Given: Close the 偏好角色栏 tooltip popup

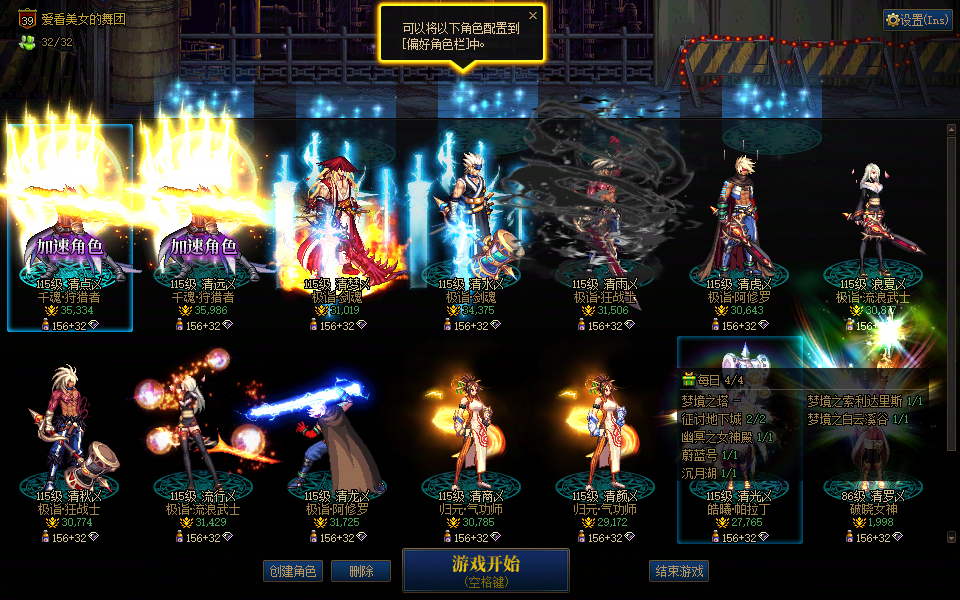Looking at the screenshot, I should 533,16.
